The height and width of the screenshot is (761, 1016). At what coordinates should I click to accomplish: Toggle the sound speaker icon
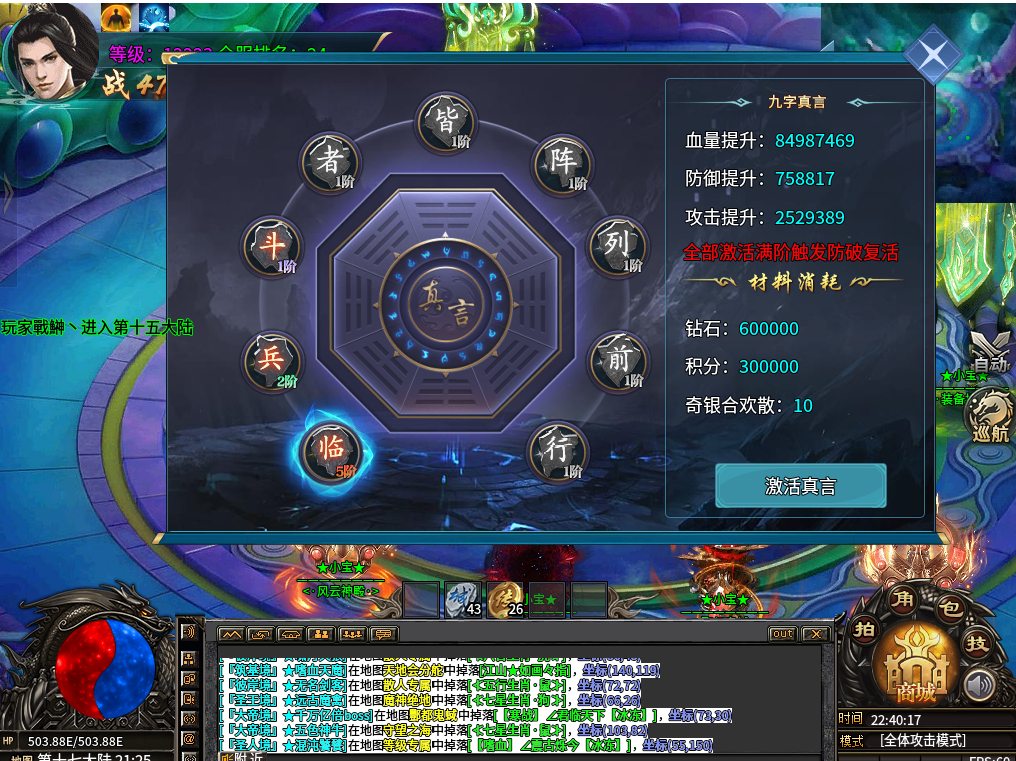[x=979, y=686]
